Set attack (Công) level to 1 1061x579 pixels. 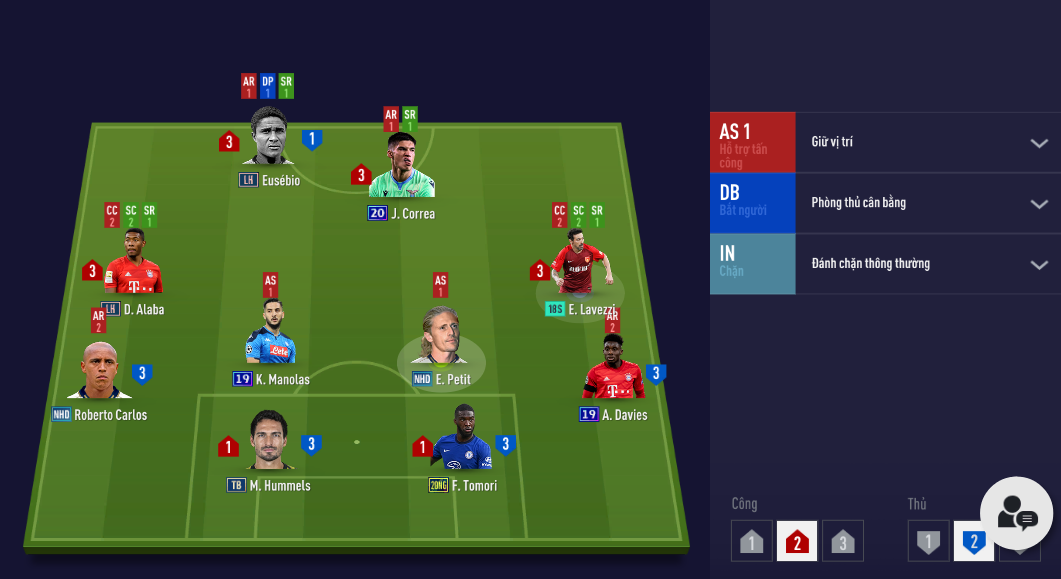point(751,542)
